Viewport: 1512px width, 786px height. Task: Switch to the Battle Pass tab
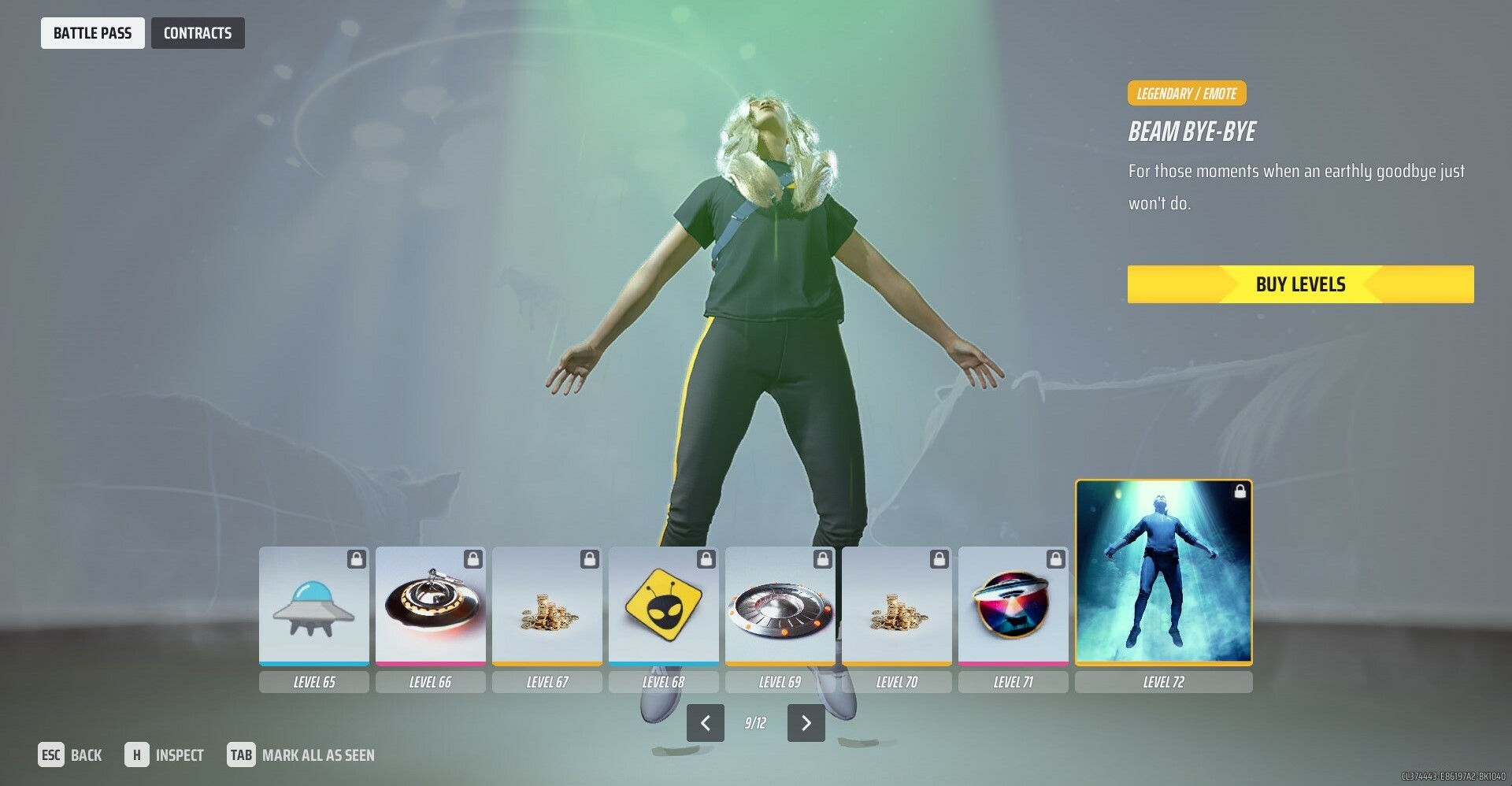pyautogui.click(x=92, y=33)
